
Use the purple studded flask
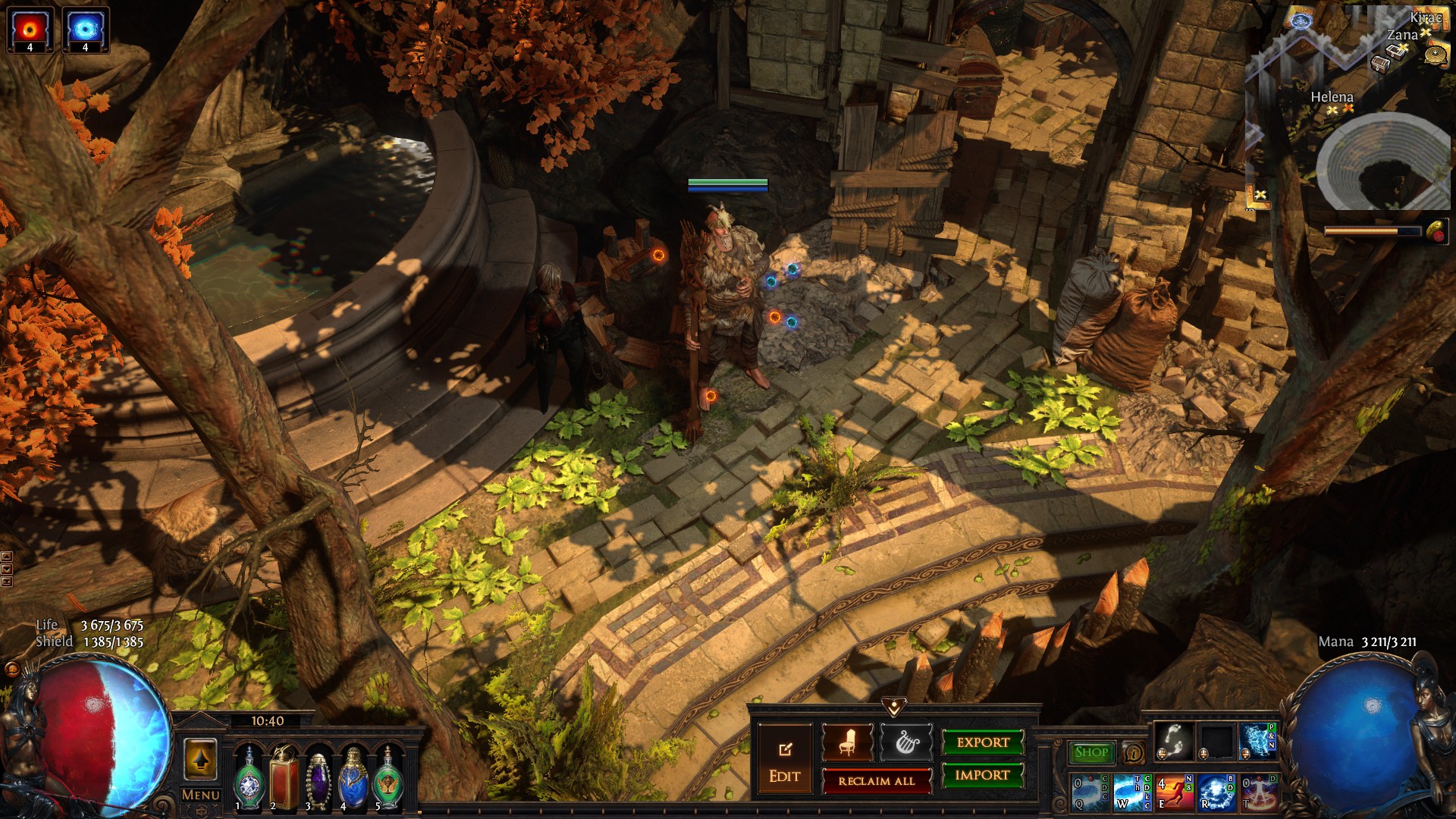pos(318,779)
